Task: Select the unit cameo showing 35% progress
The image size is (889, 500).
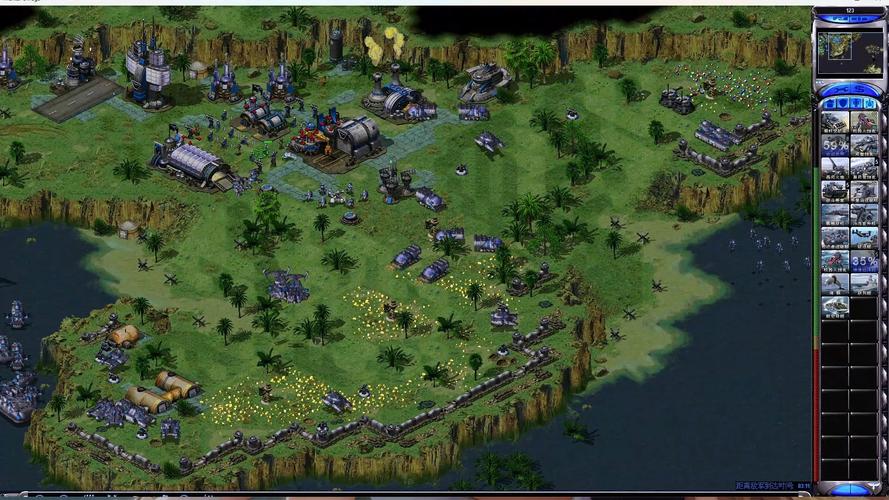Action: tap(864, 262)
